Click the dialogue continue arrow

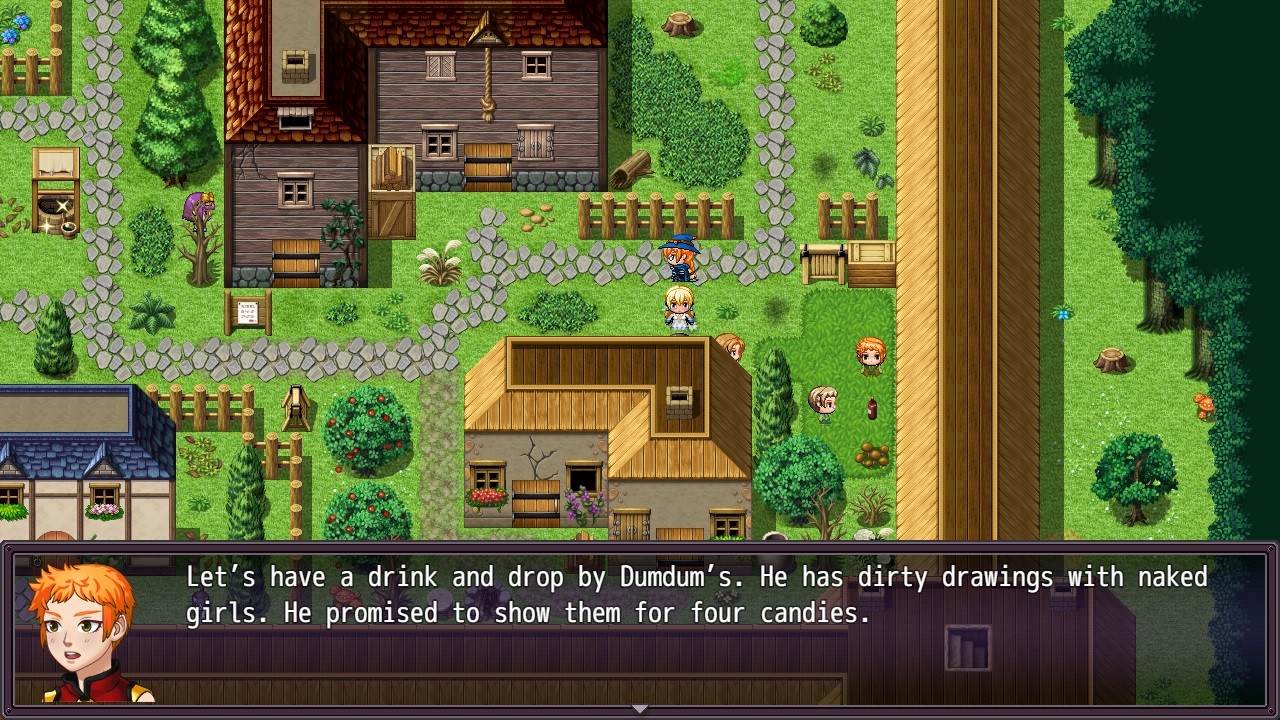tap(640, 709)
